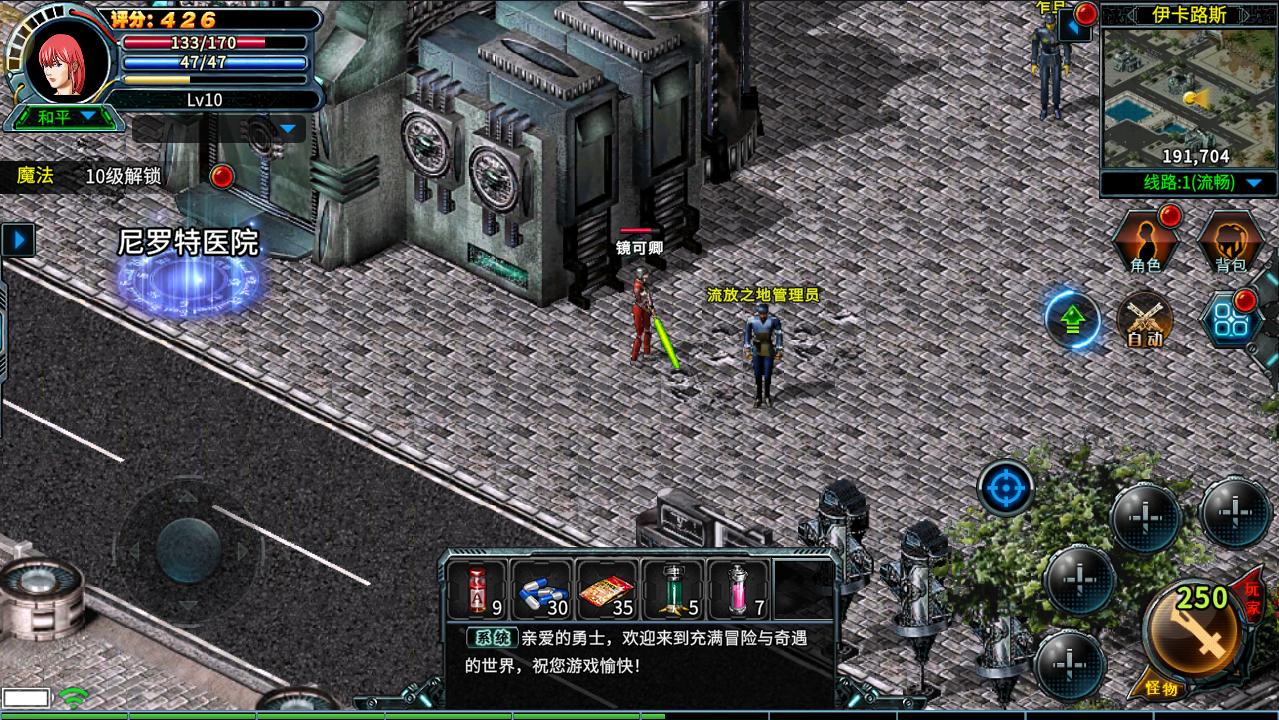Open the 角色 character panel
The width and height of the screenshot is (1279, 720).
point(1146,243)
